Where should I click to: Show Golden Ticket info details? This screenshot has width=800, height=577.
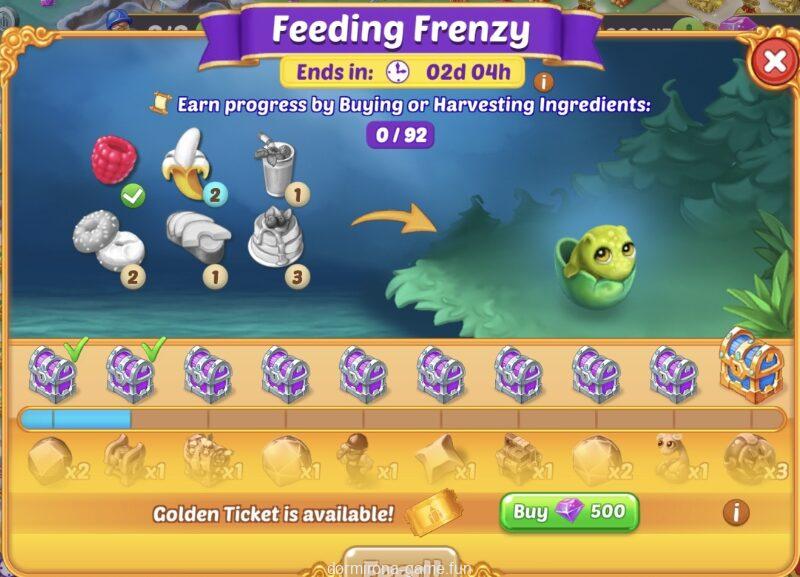736,513
